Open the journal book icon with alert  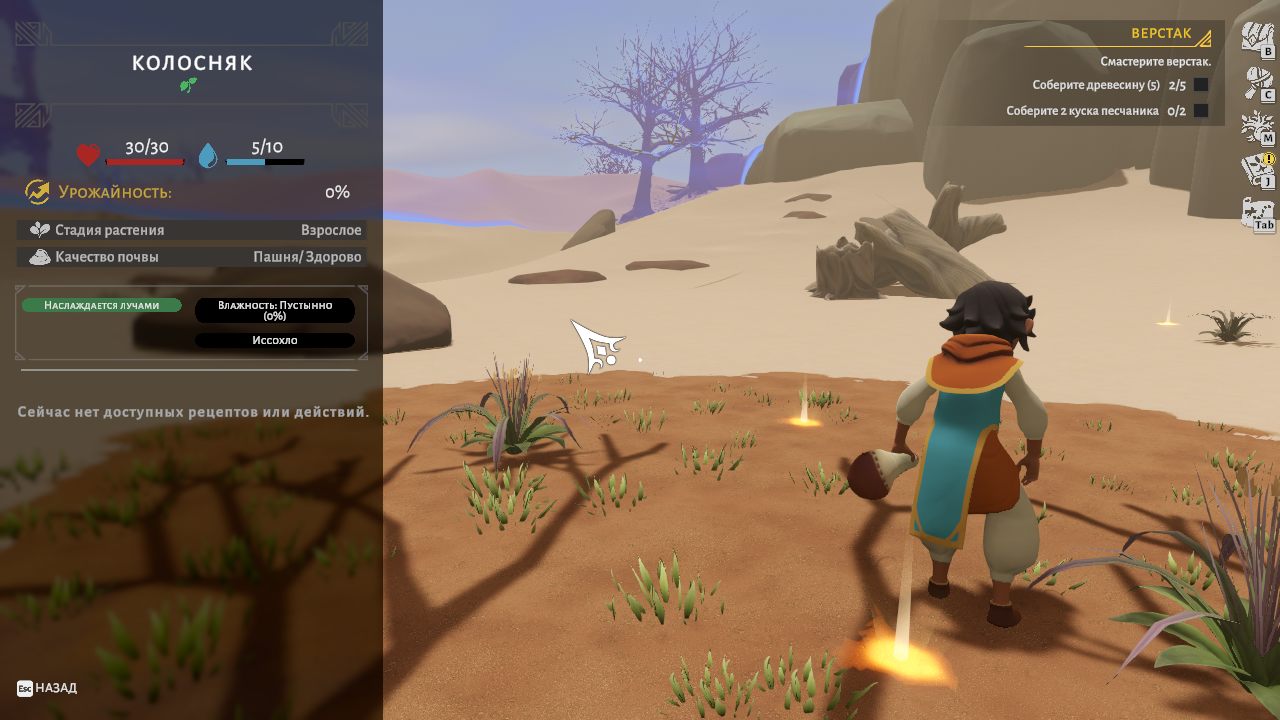[1257, 170]
